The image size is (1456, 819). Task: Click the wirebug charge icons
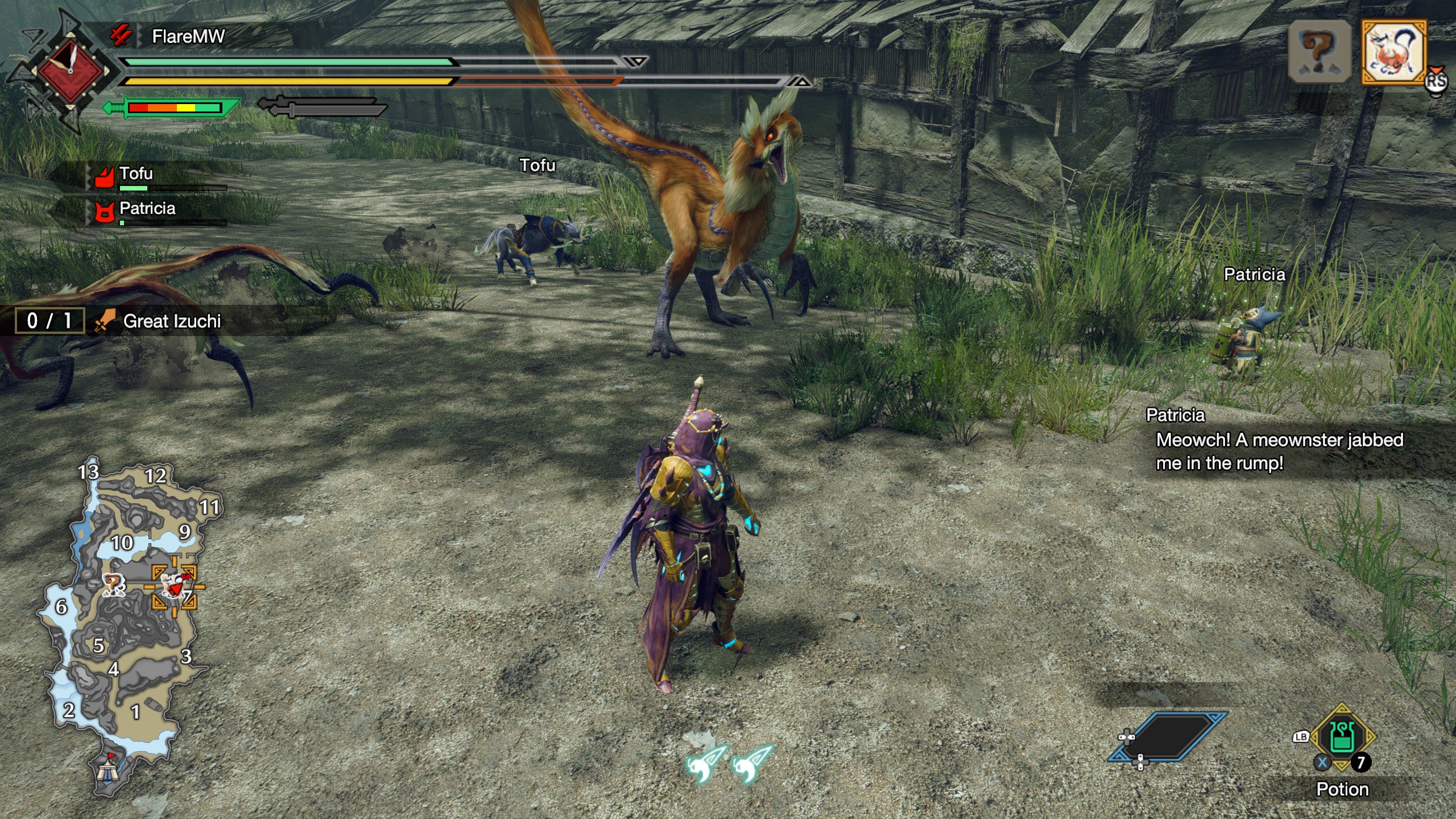pyautogui.click(x=729, y=763)
